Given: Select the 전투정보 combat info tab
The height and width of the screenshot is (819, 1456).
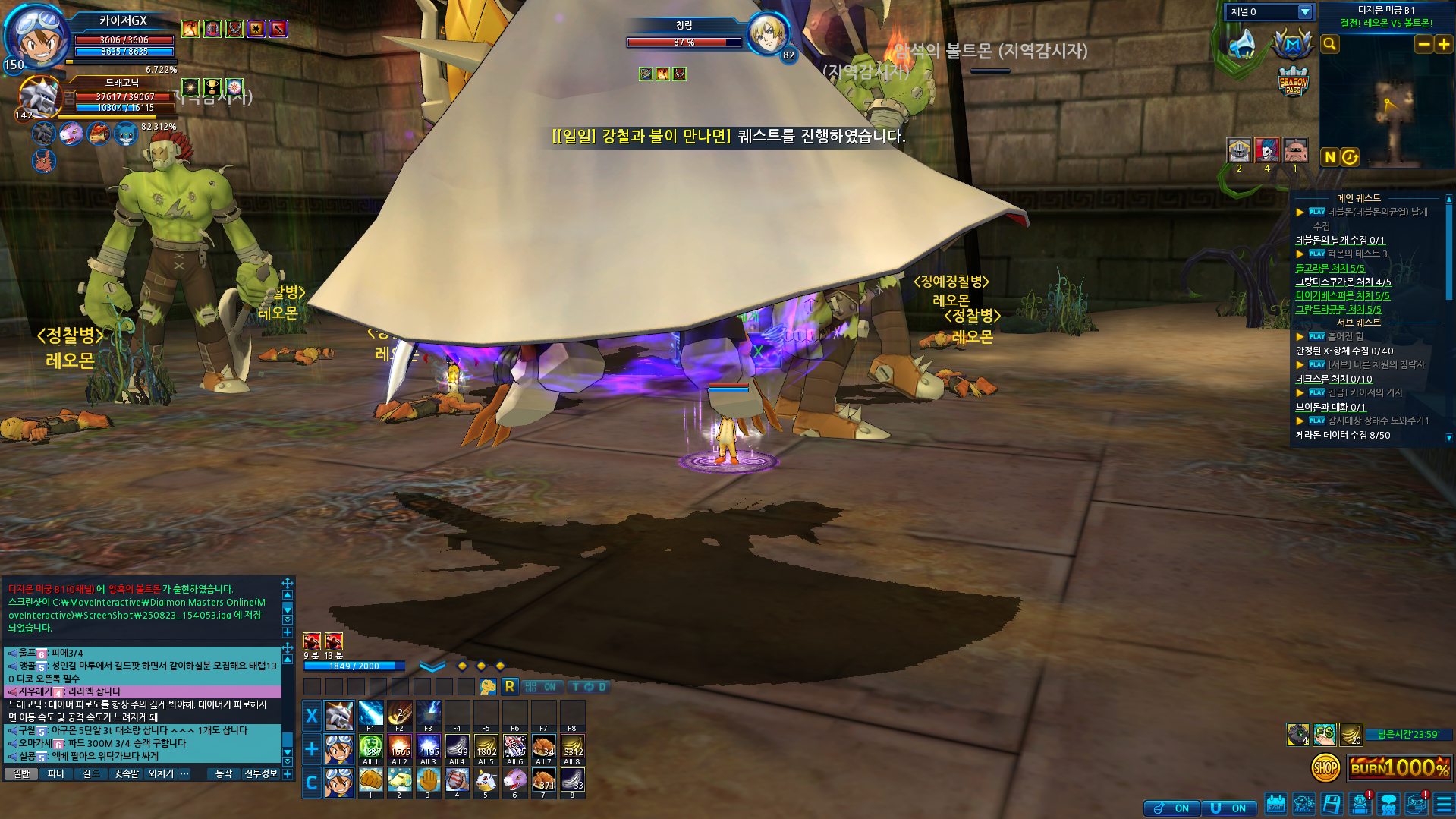Looking at the screenshot, I should [260, 773].
